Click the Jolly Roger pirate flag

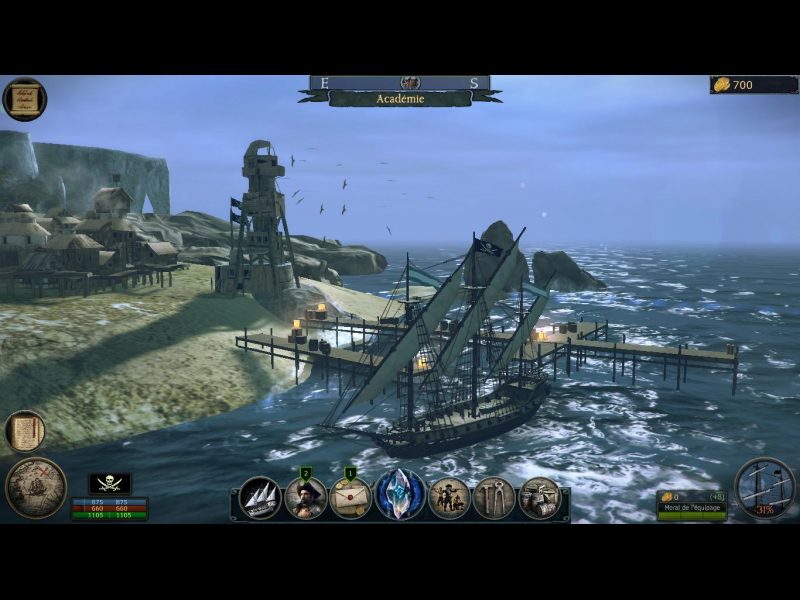point(110,484)
